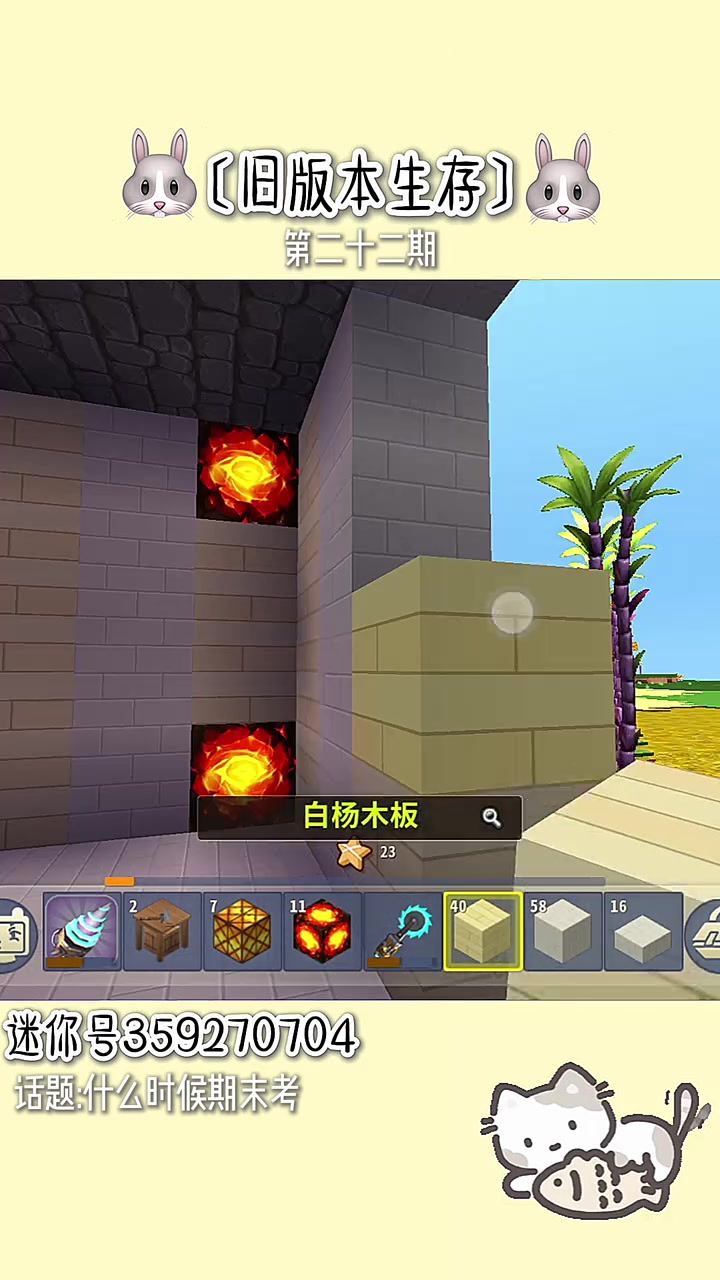The height and width of the screenshot is (1280, 720).
Task: Equip the blue sawblade tool slot
Action: [403, 932]
